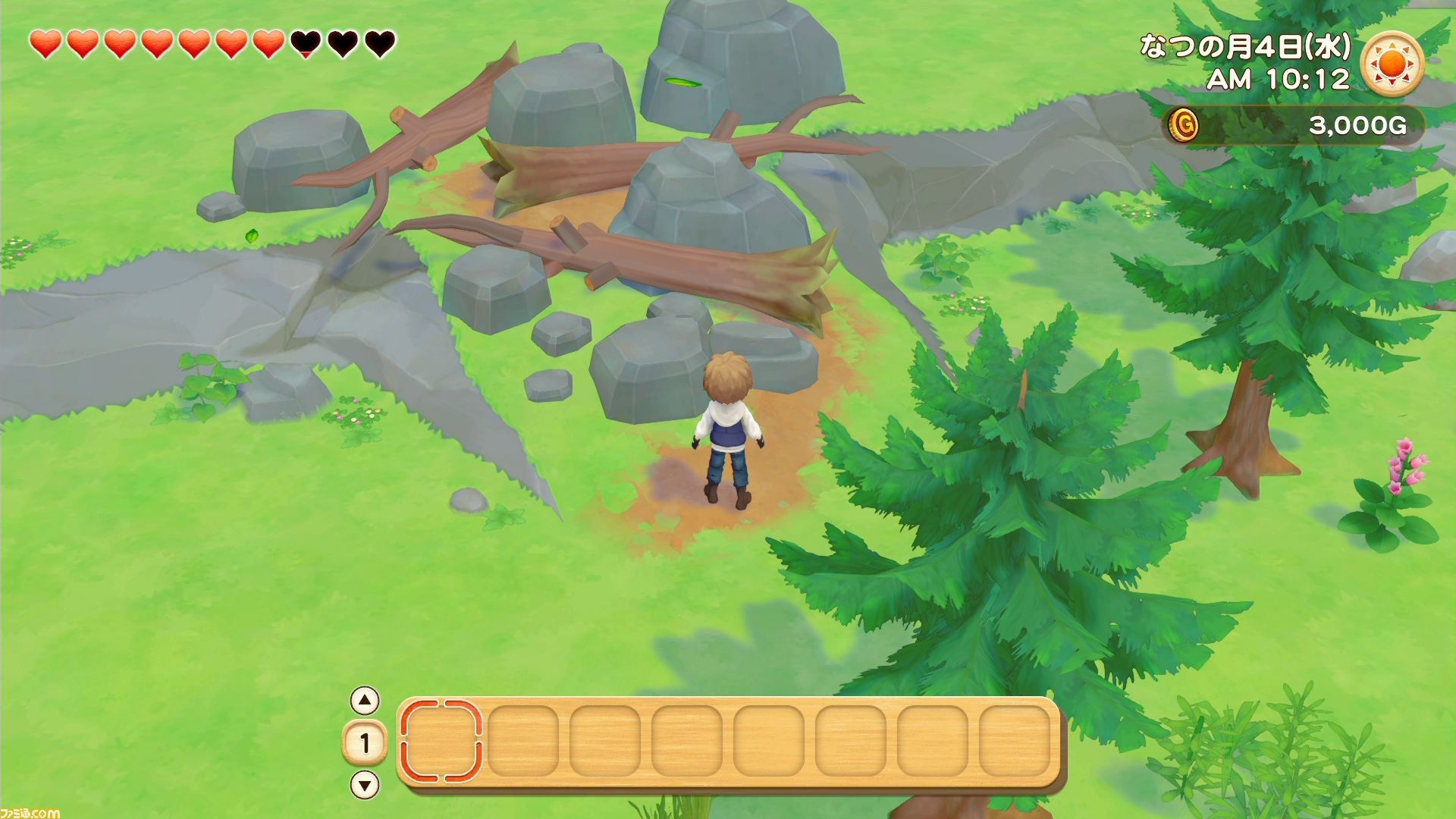This screenshot has height=819, width=1456.
Task: Click the hotbar page down arrow
Action: [366, 785]
